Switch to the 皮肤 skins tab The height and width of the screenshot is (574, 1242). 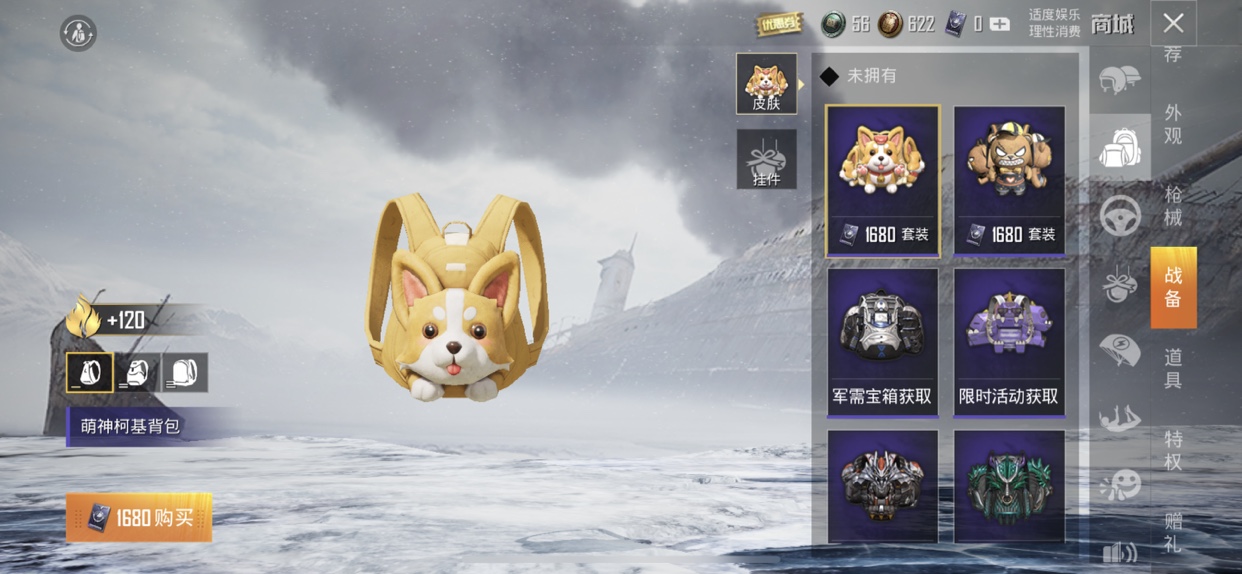point(766,83)
